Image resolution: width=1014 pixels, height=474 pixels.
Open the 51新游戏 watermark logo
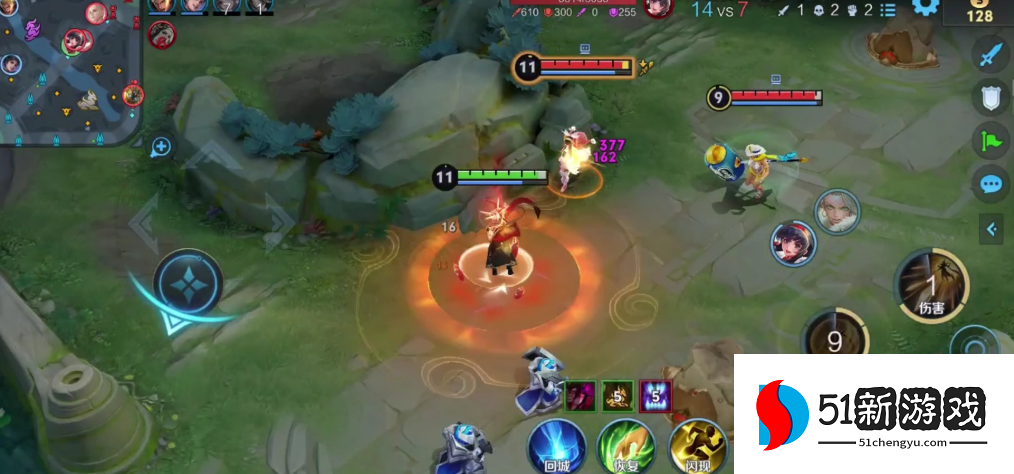[872, 414]
